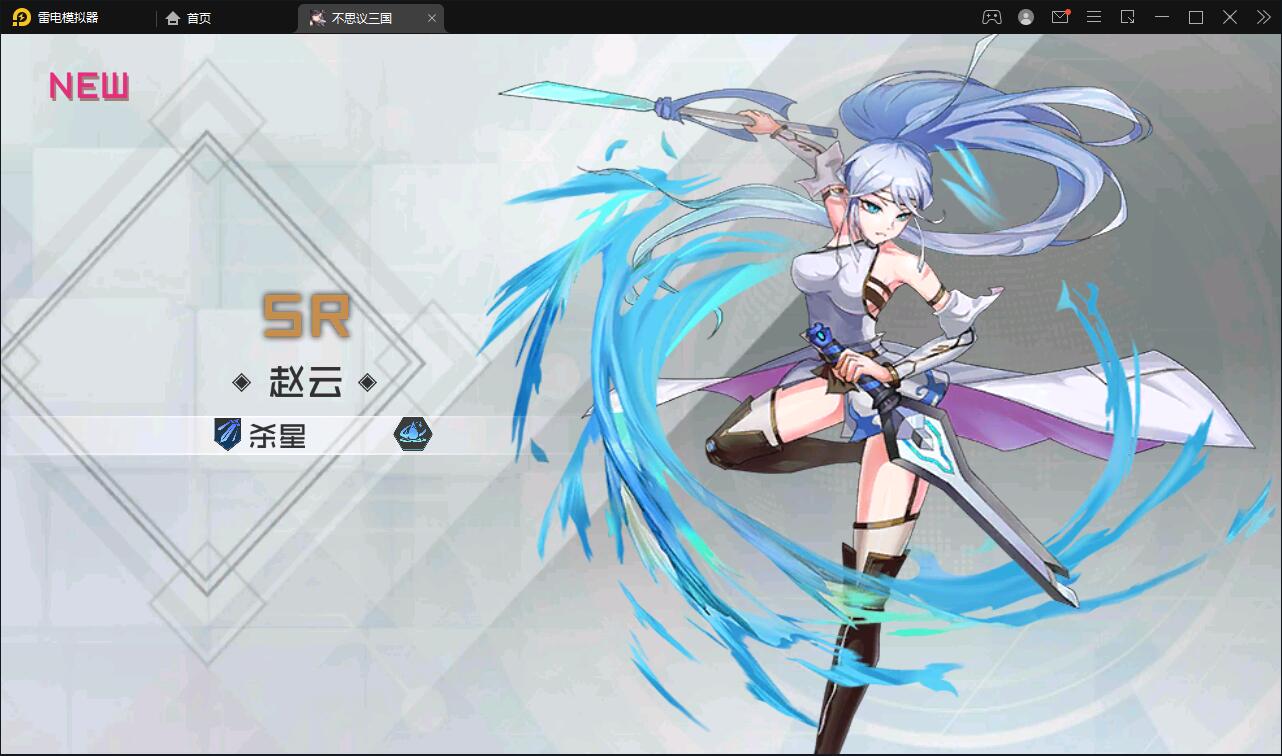The image size is (1282, 756).
Task: Click the game thumbnail icon on 不思议三国 tab
Action: click(317, 18)
